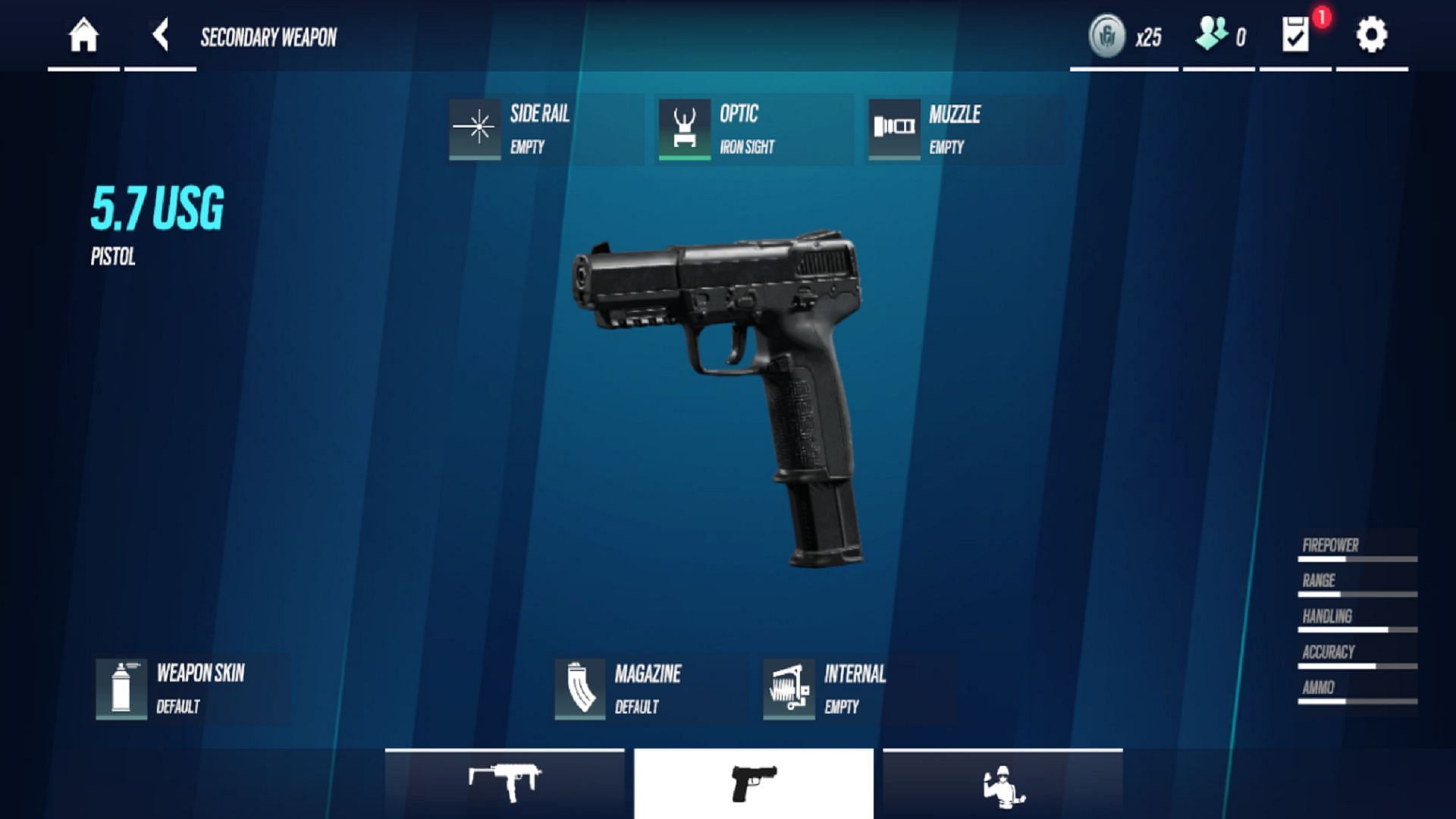Open the friends list icon

(1219, 36)
